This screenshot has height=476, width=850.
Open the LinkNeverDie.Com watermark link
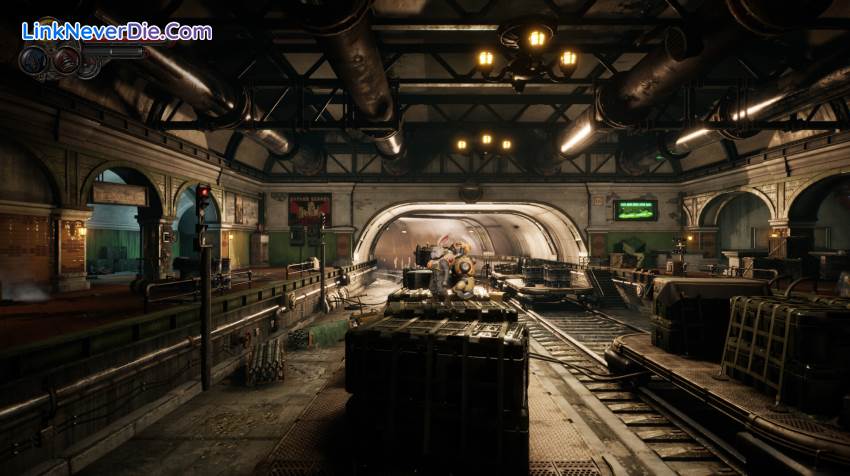point(116,31)
